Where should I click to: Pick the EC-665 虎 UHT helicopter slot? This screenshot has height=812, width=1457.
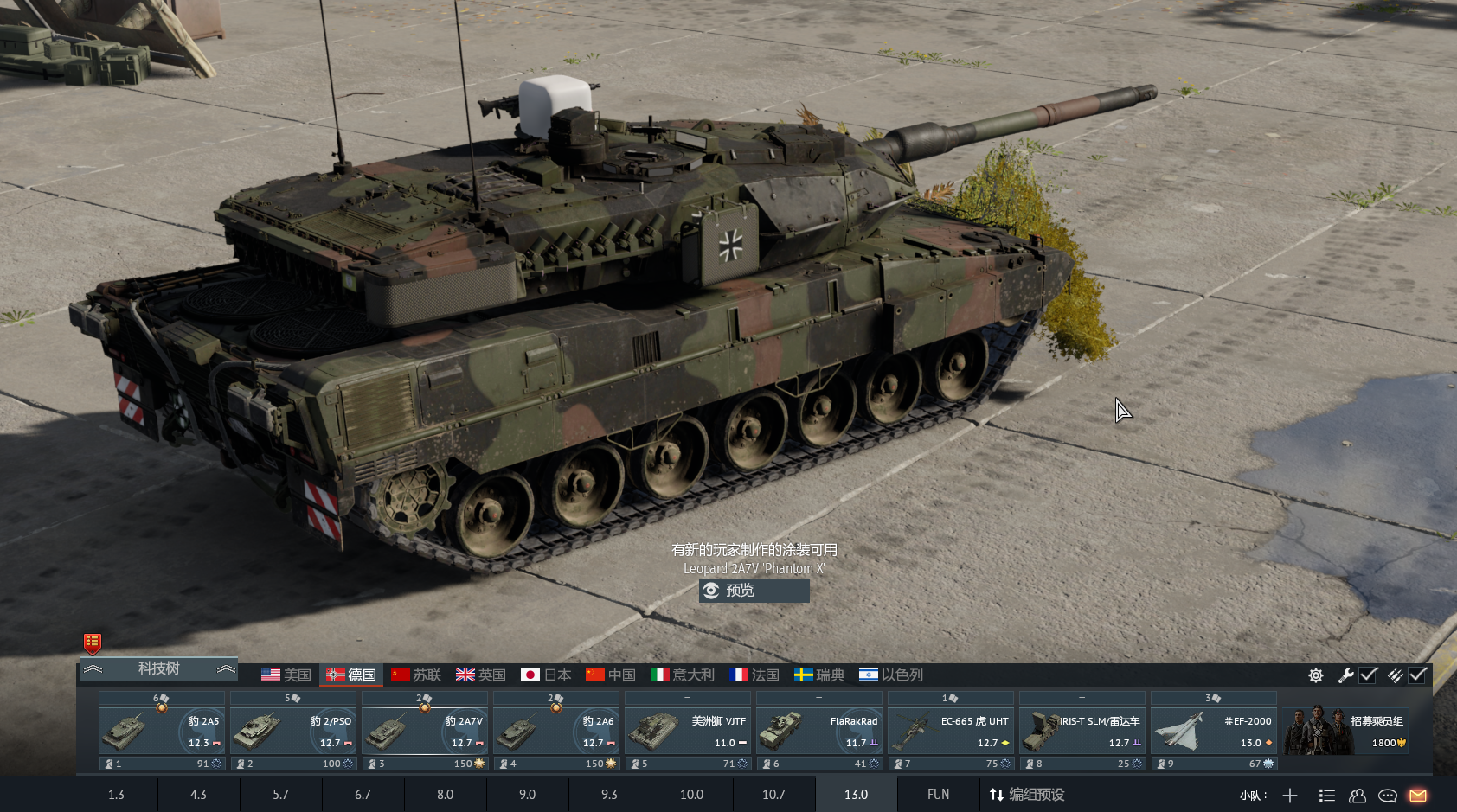[951, 731]
